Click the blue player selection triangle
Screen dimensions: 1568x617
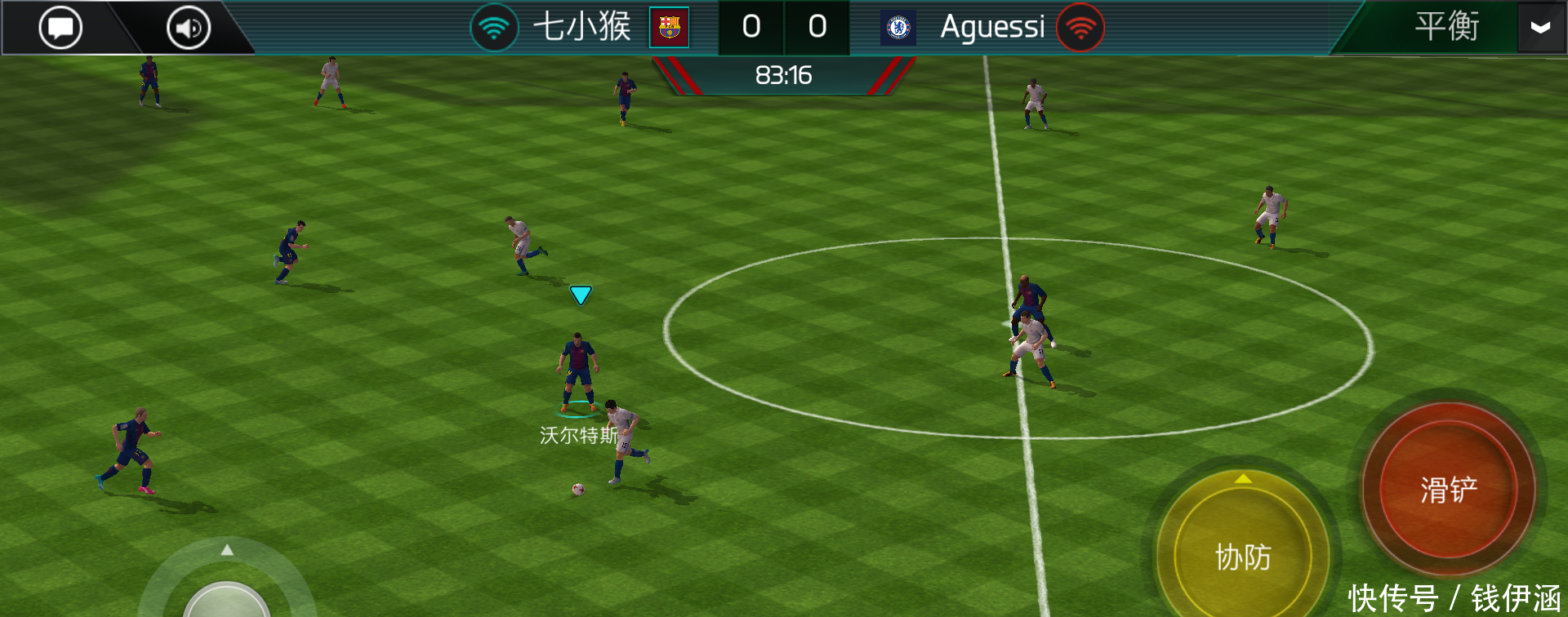581,295
